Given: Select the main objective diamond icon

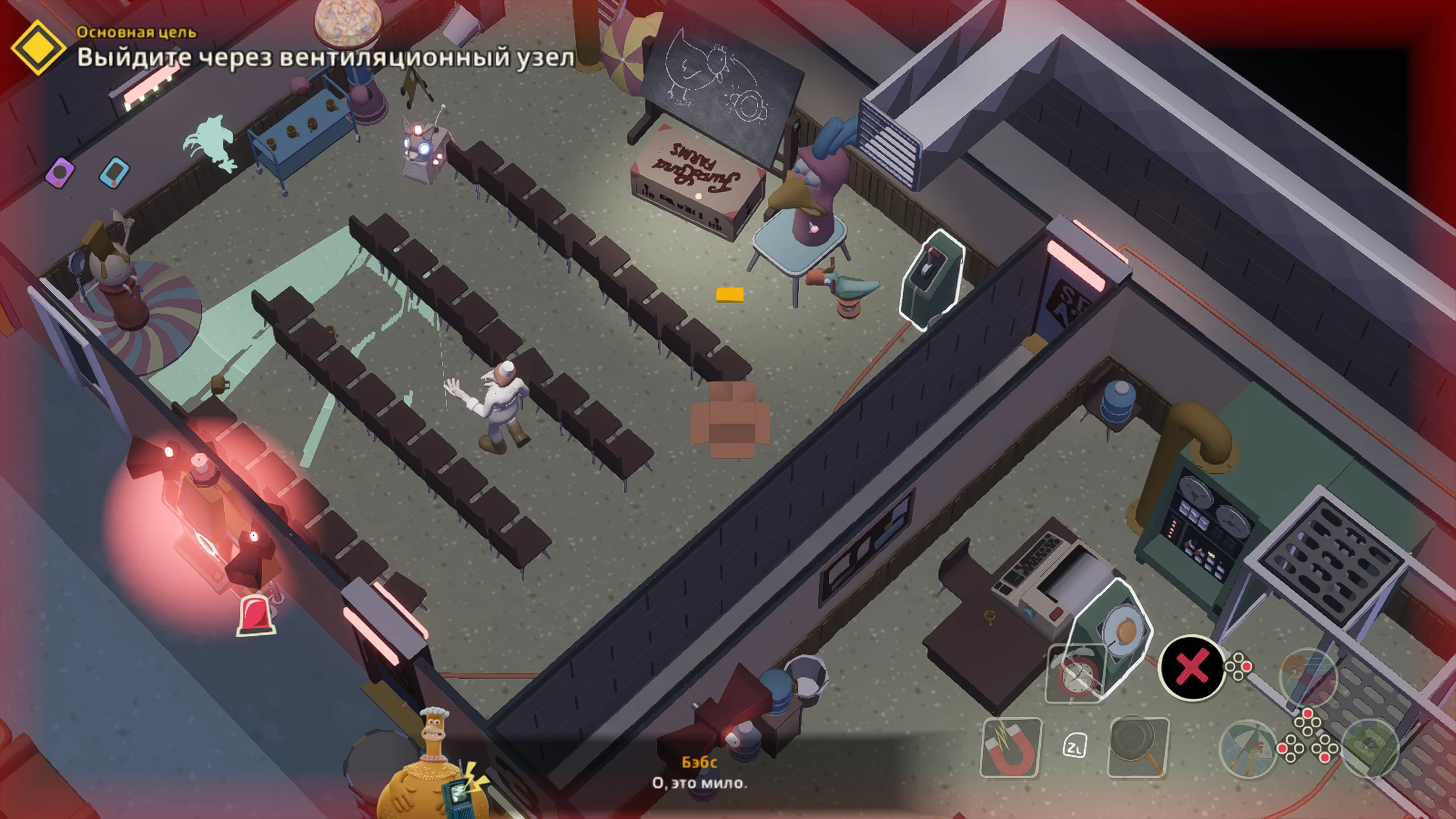Looking at the screenshot, I should [38, 48].
